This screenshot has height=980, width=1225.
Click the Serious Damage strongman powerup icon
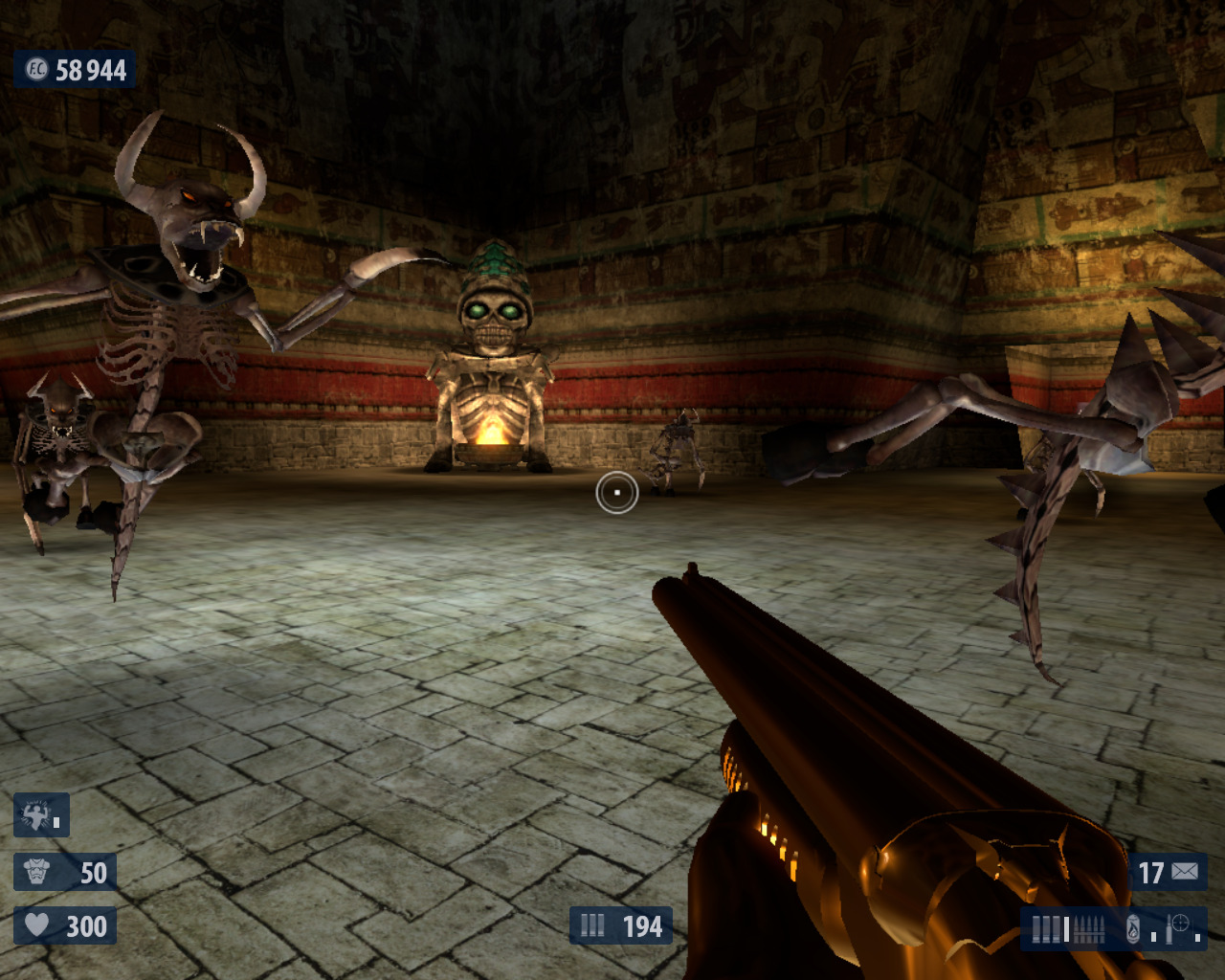(36, 815)
